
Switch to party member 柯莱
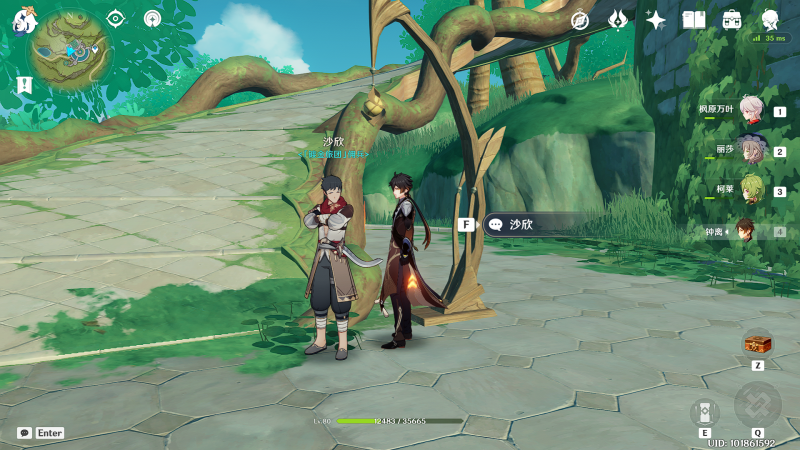[x=751, y=191]
